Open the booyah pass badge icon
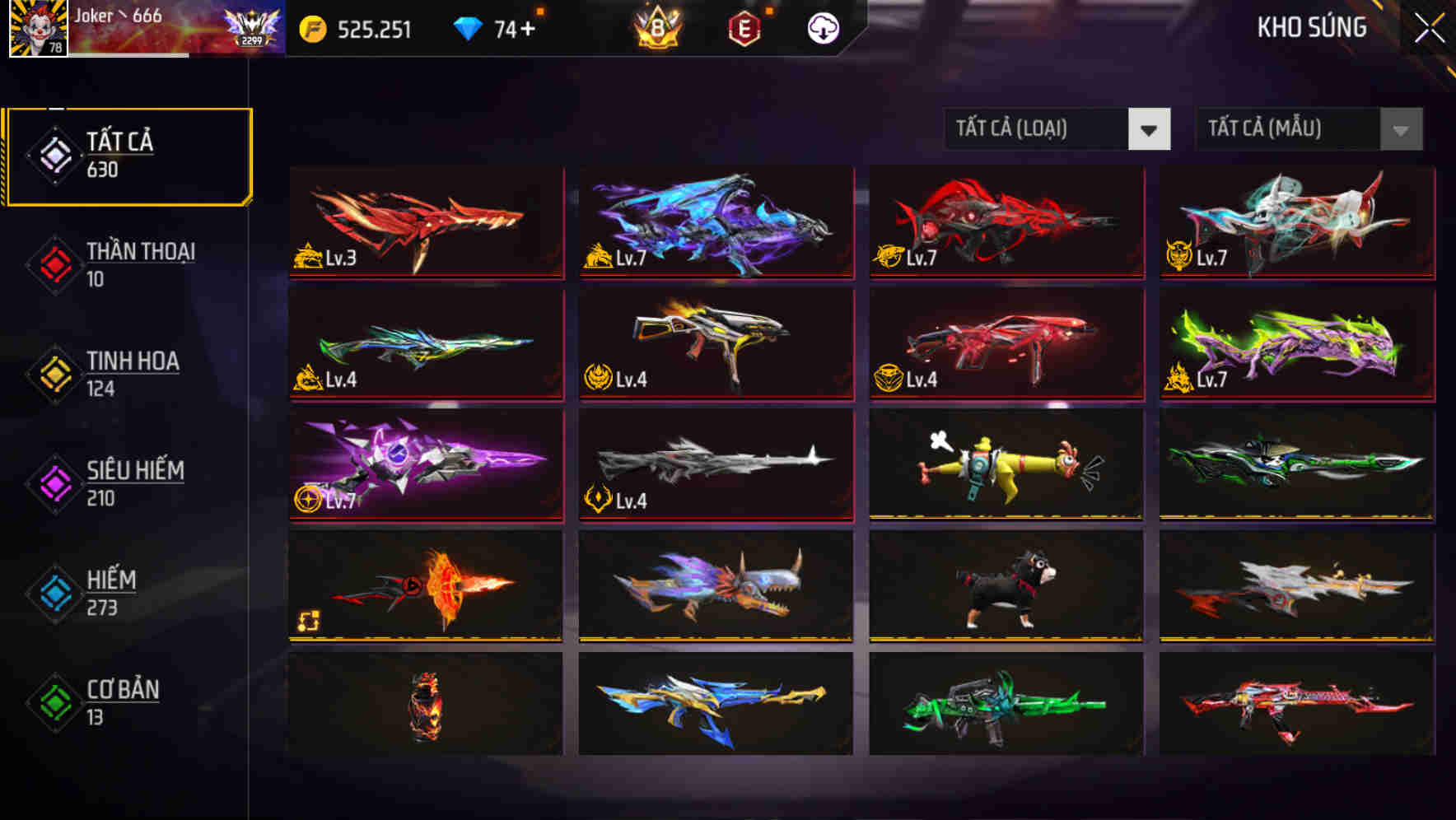 click(x=656, y=27)
